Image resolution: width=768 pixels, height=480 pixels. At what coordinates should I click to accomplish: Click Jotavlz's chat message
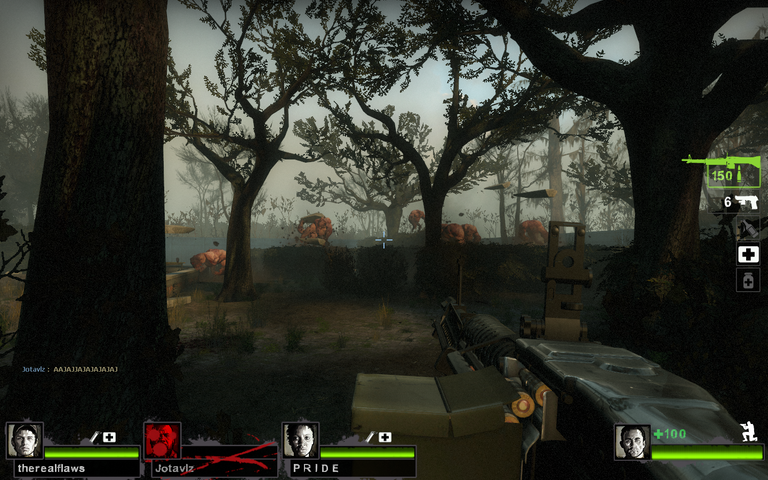tap(70, 369)
